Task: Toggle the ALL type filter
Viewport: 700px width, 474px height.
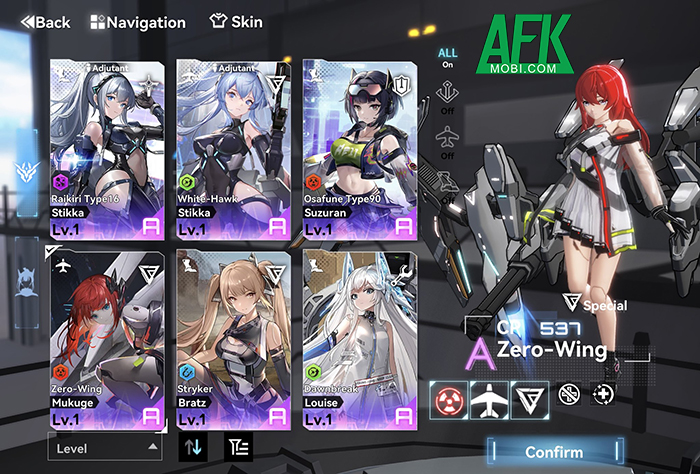Action: (x=448, y=58)
